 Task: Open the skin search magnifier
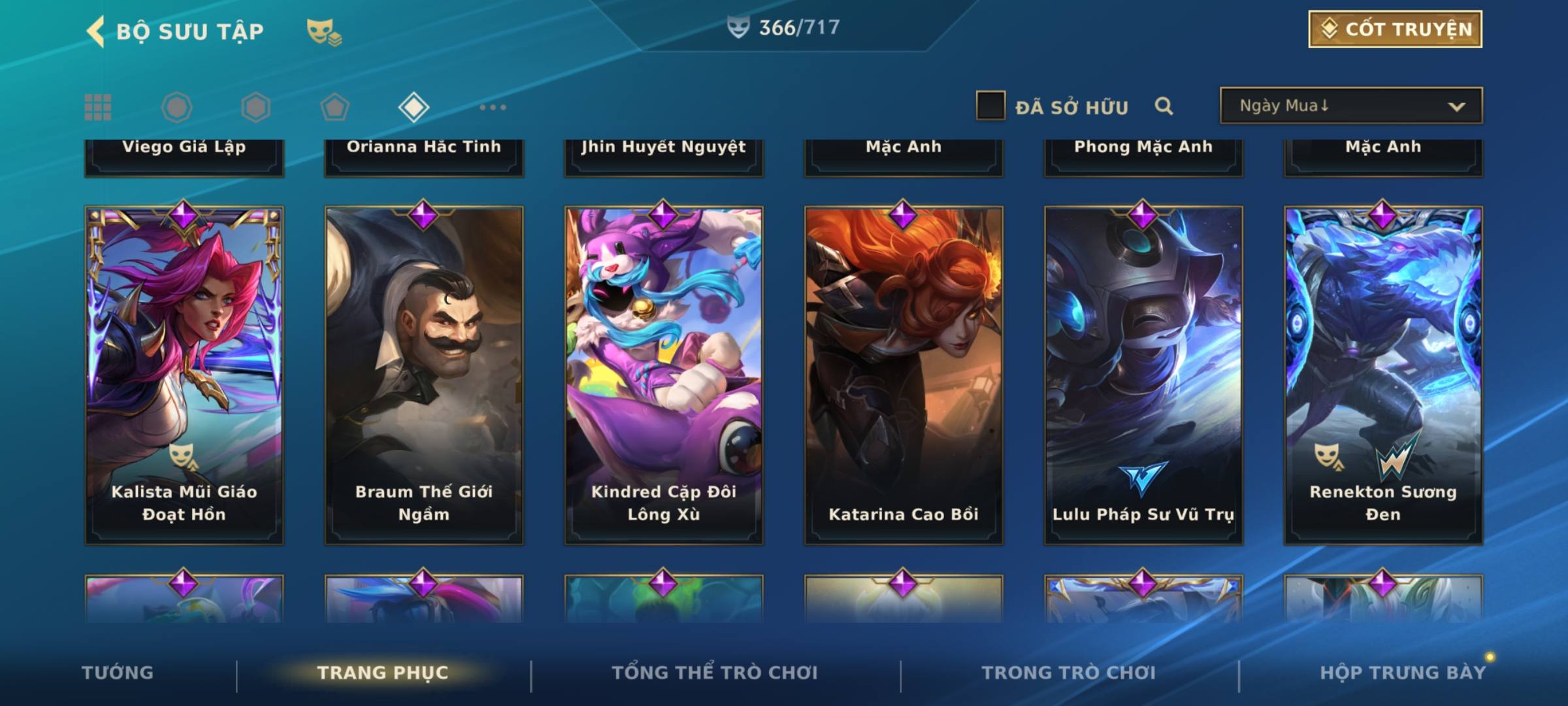(x=1163, y=106)
